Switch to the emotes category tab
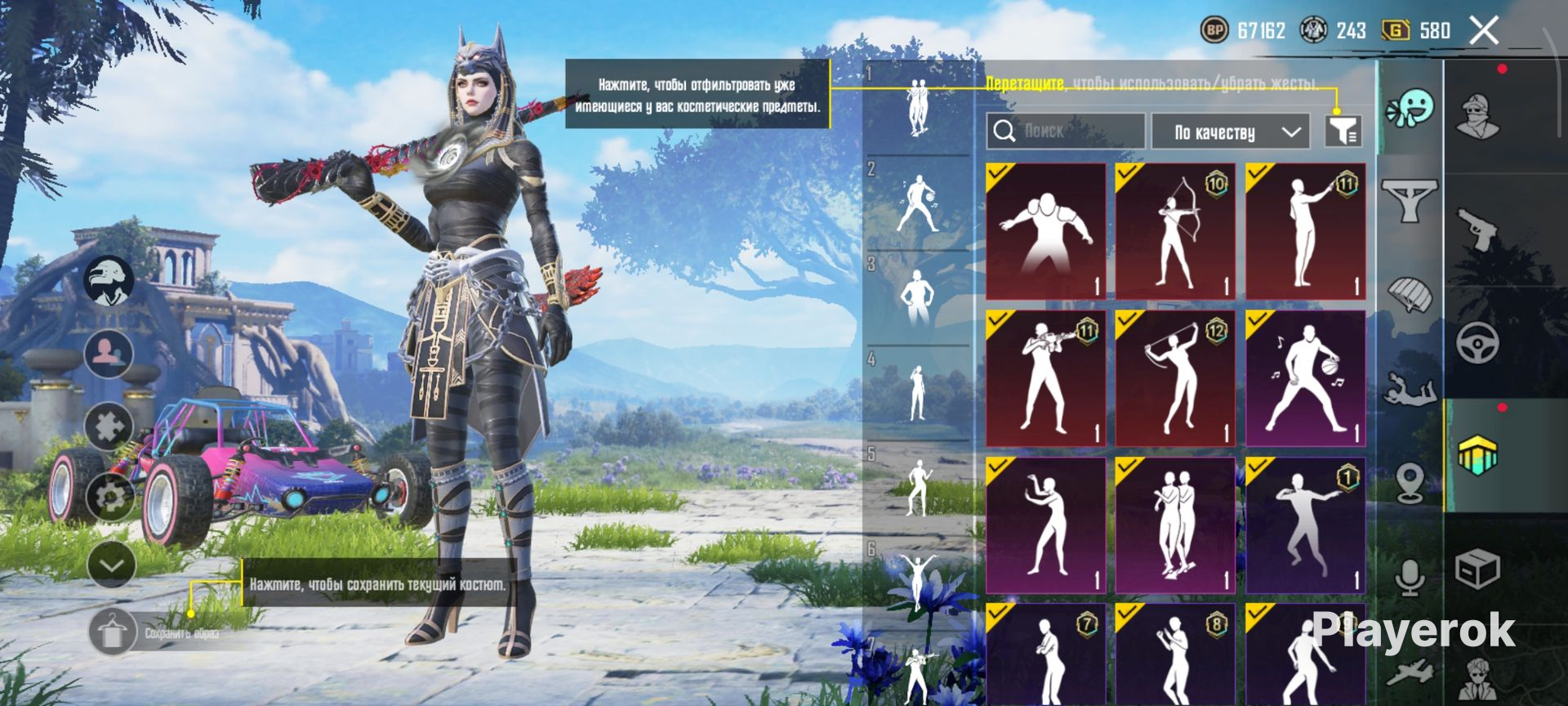This screenshot has width=1568, height=706. (x=1410, y=109)
